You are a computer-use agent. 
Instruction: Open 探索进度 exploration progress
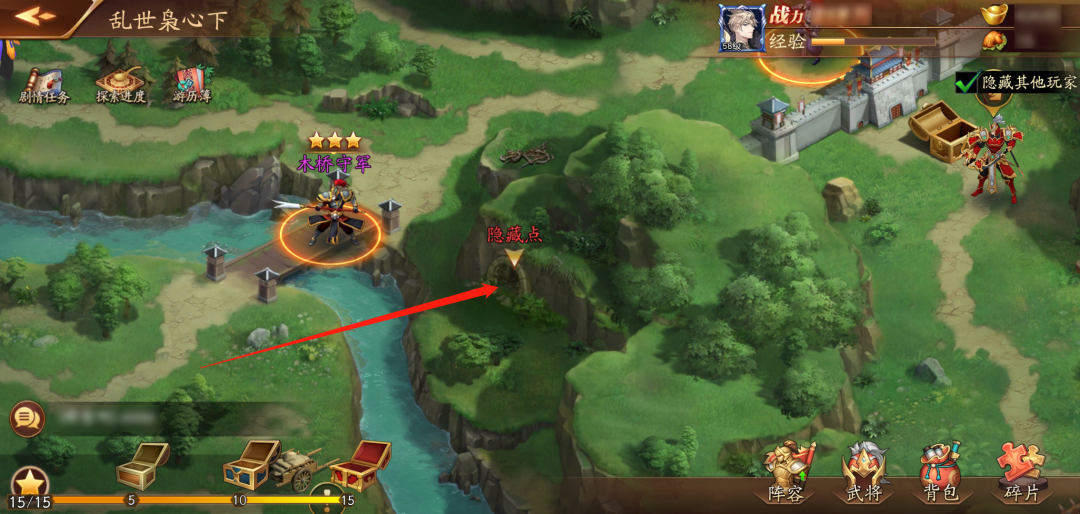tap(120, 84)
